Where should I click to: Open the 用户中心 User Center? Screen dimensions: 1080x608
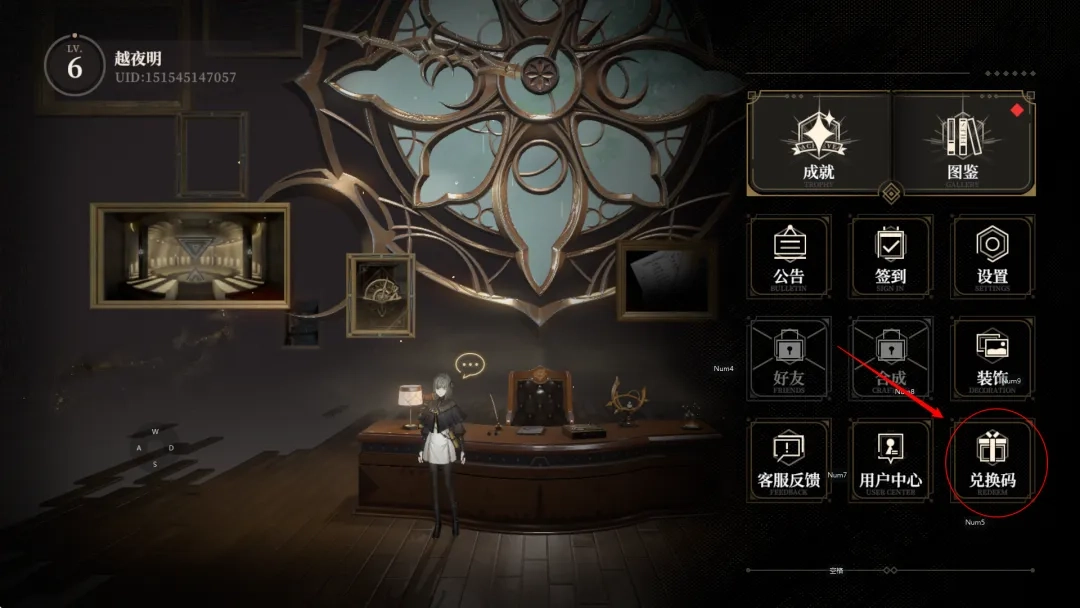[x=890, y=461]
